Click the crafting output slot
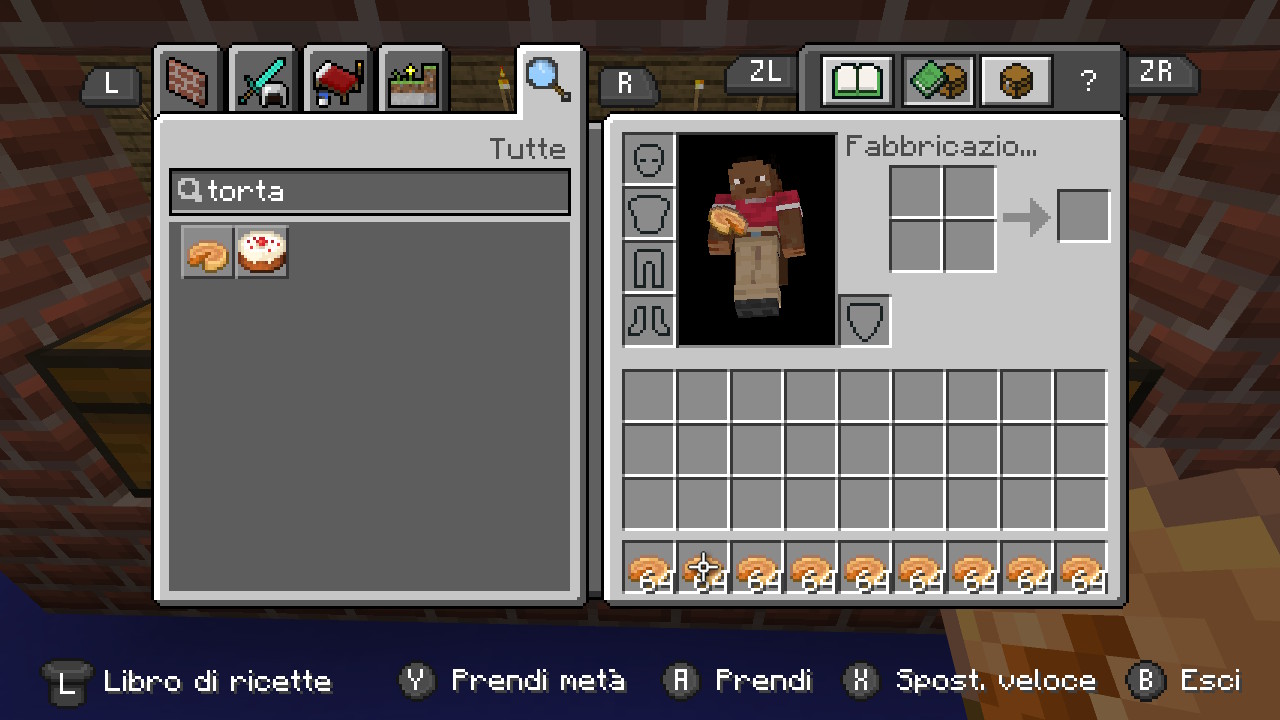1280x720 pixels. click(1084, 216)
